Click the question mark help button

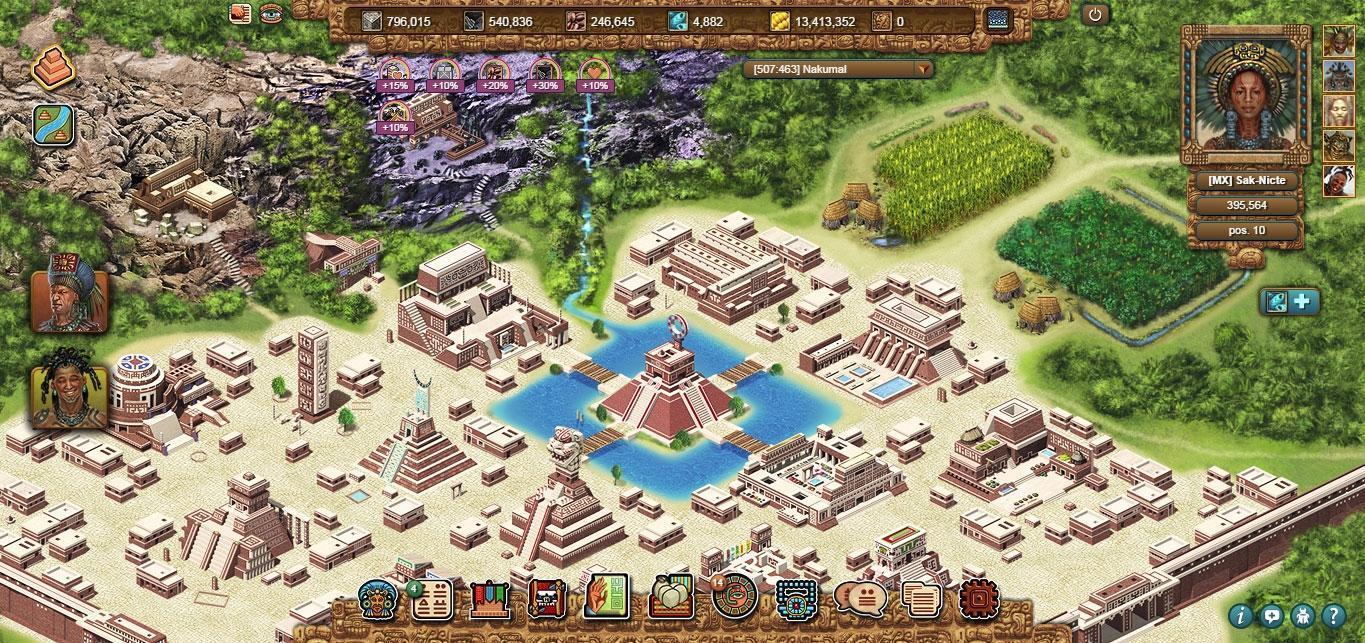coord(1332,616)
